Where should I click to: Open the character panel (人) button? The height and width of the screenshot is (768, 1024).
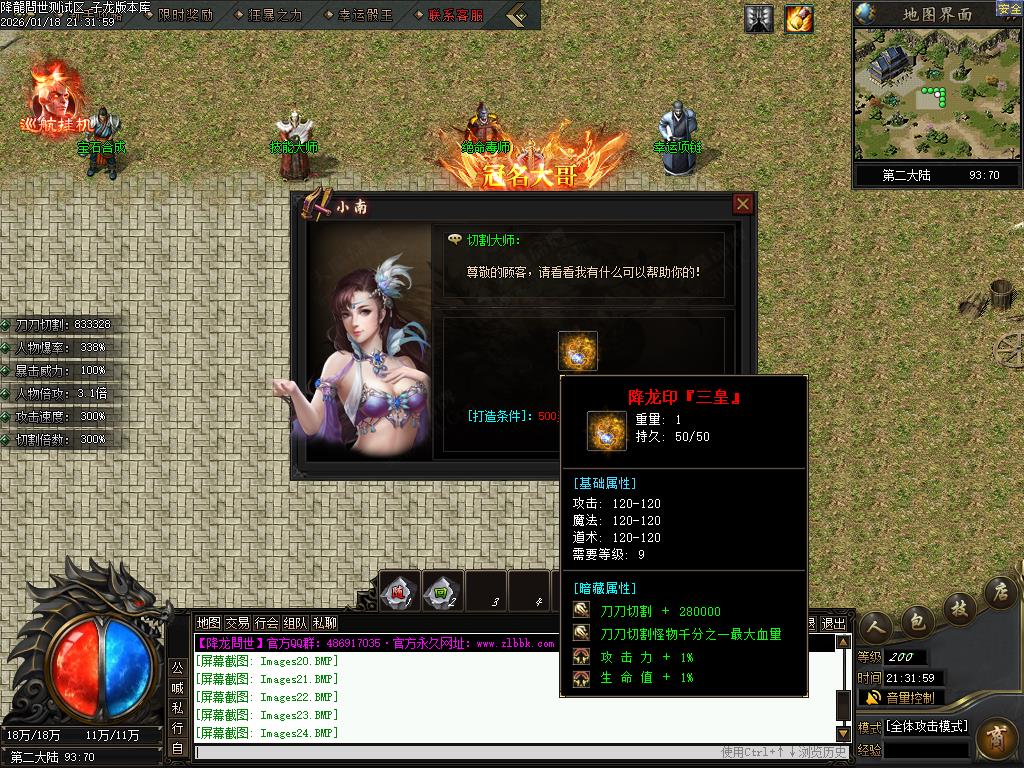(x=876, y=626)
